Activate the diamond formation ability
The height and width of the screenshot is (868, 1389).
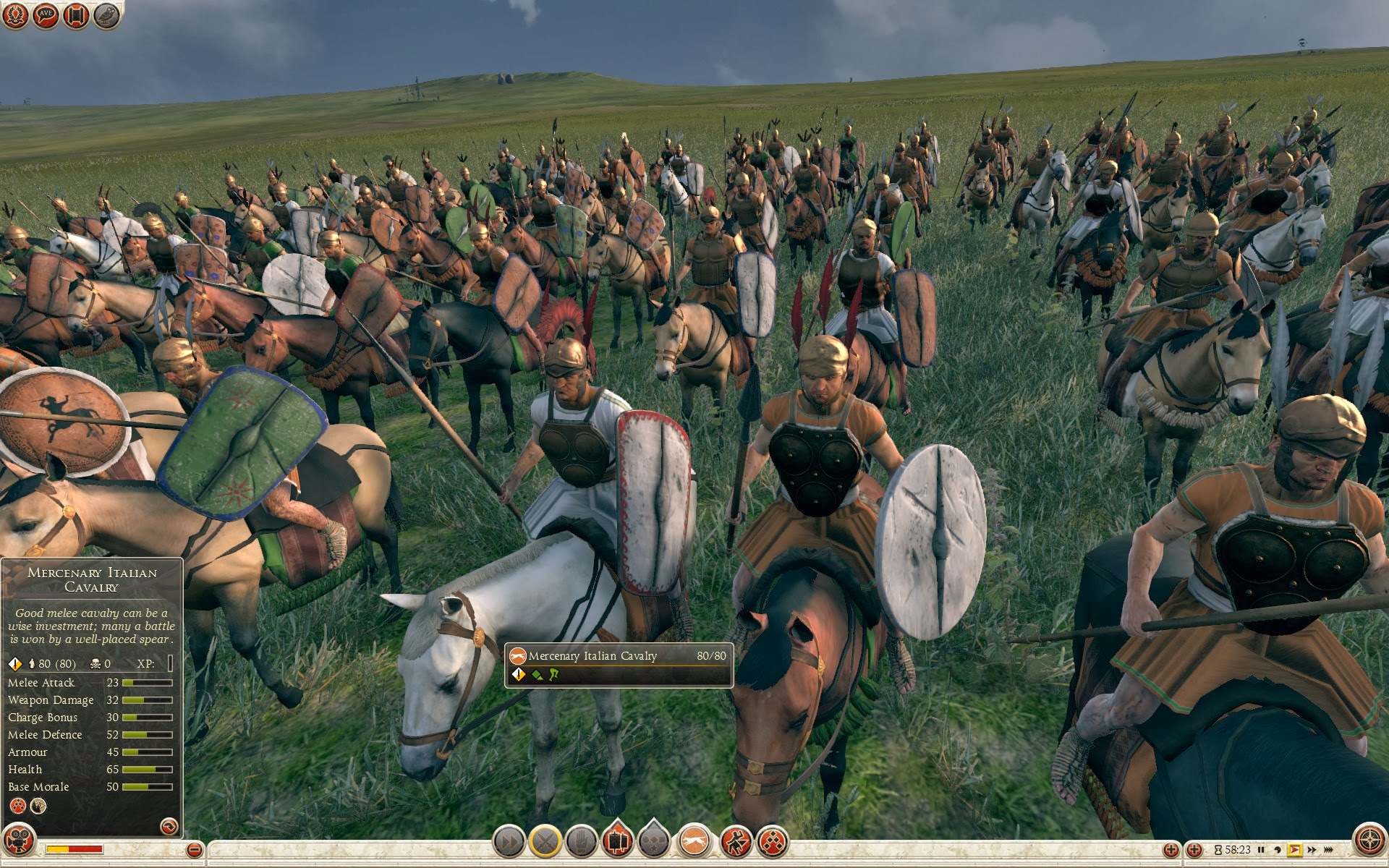773,841
